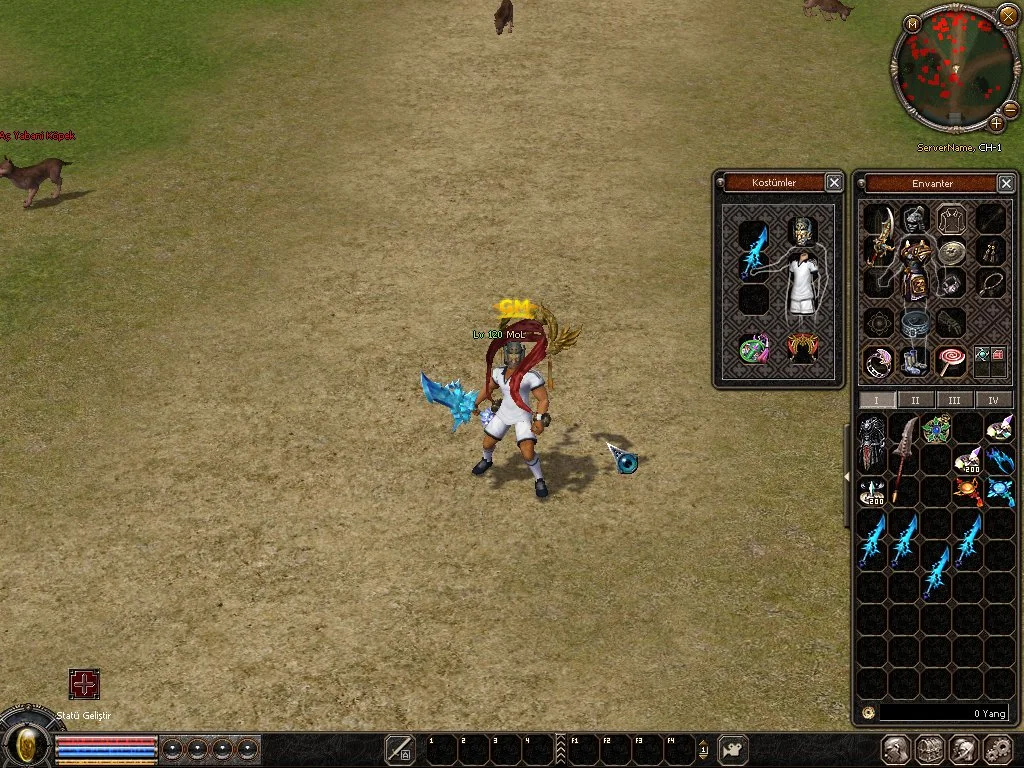Select the equipped golden armor slot

pyautogui.click(x=914, y=266)
